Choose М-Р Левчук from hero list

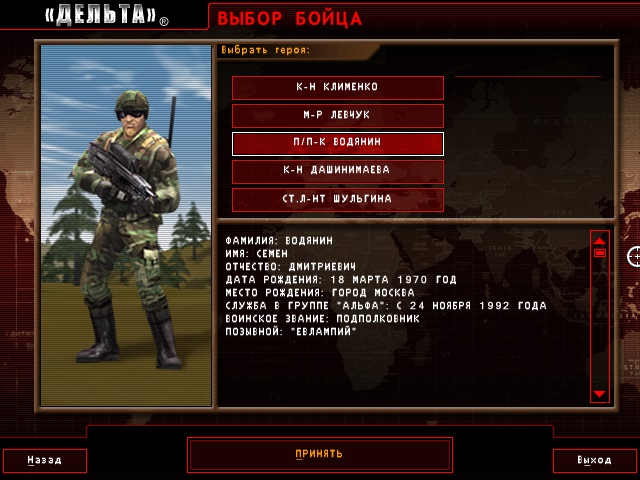click(337, 115)
